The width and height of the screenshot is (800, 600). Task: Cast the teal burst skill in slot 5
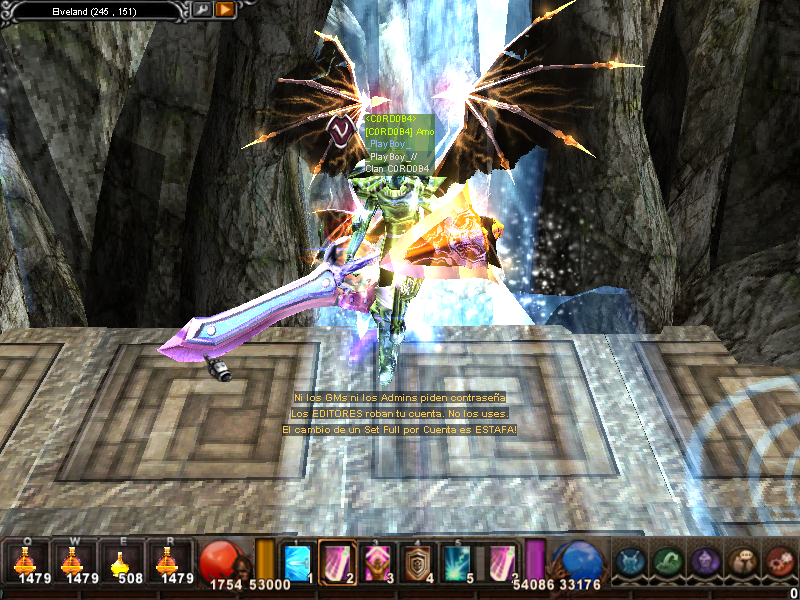pyautogui.click(x=457, y=560)
